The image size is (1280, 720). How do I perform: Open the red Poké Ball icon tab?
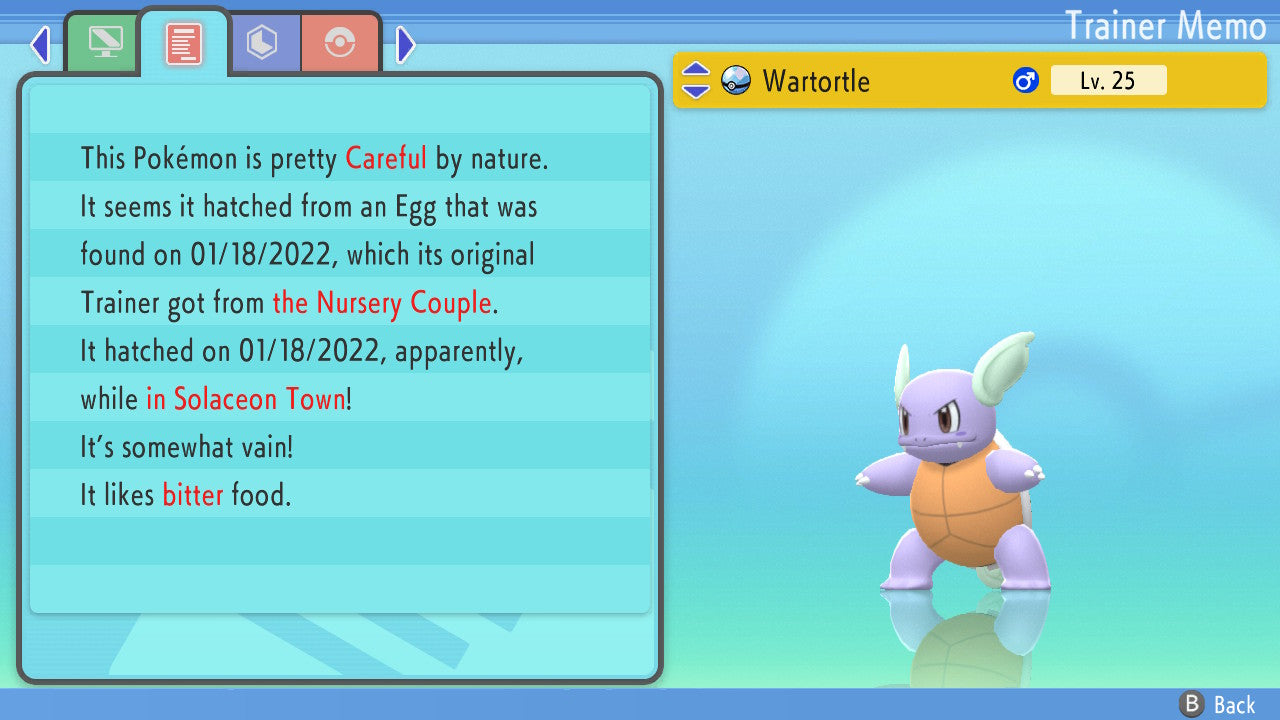click(340, 43)
